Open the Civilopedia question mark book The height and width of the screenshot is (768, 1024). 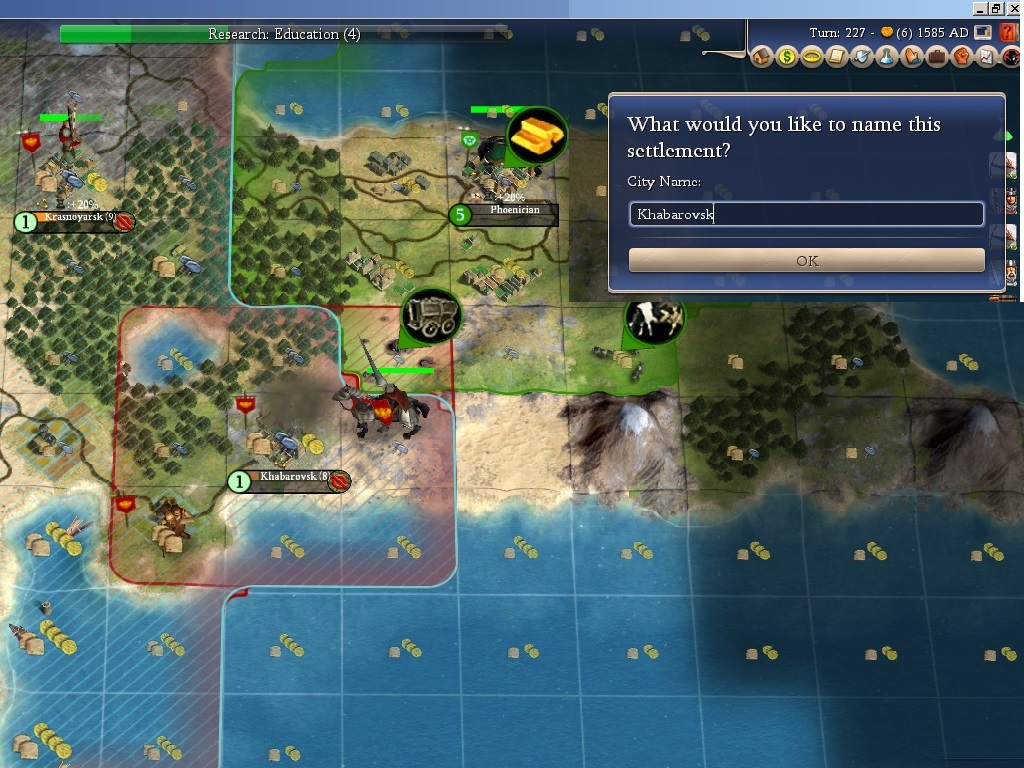coord(1008,33)
